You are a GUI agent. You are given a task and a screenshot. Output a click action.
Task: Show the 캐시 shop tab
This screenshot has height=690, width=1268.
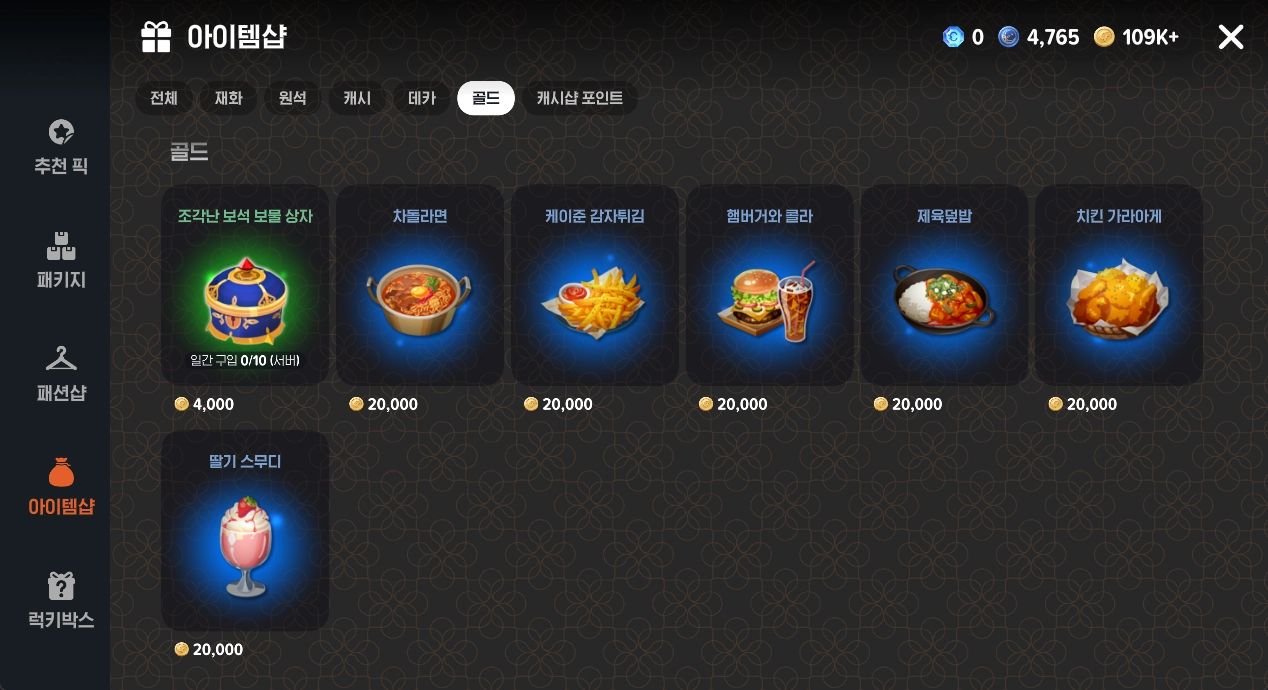pos(357,98)
